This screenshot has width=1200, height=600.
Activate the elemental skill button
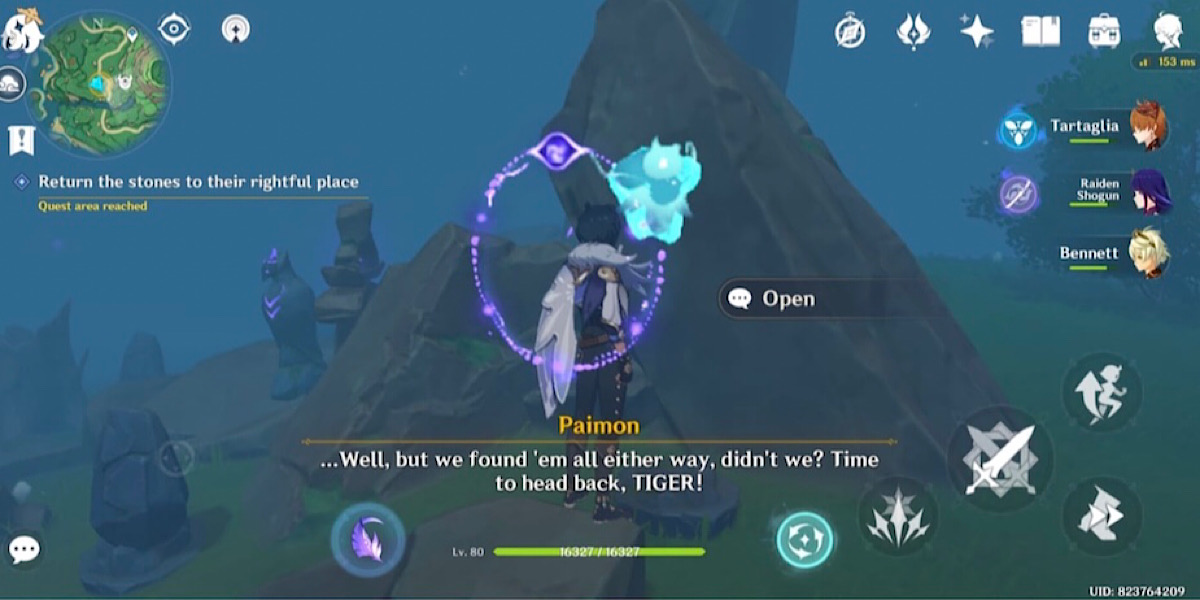(897, 516)
